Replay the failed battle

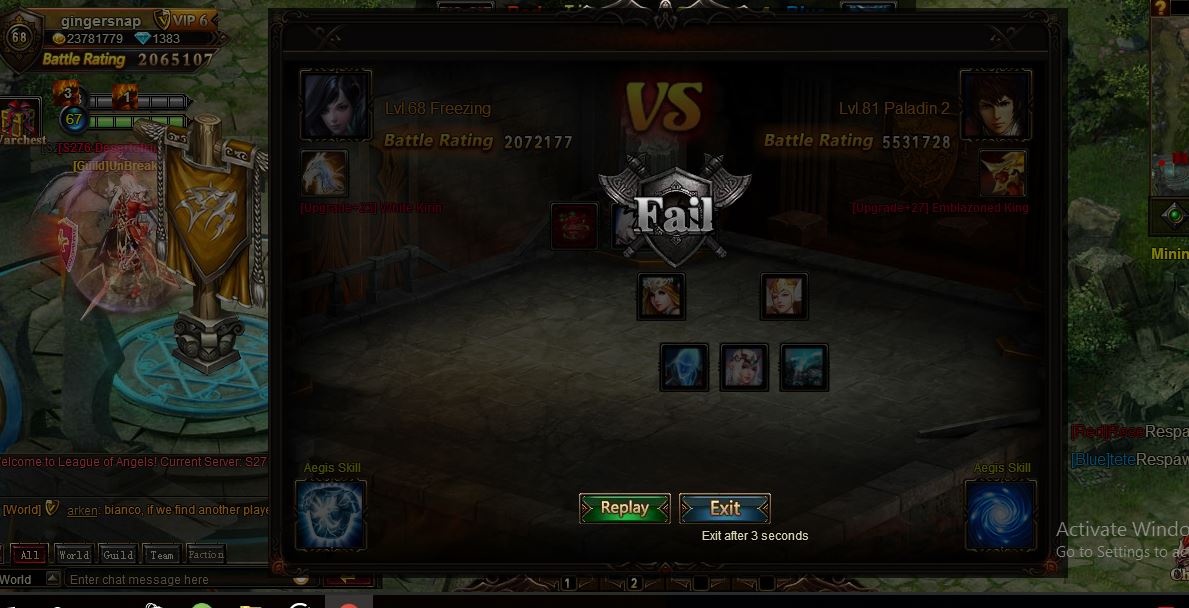625,508
